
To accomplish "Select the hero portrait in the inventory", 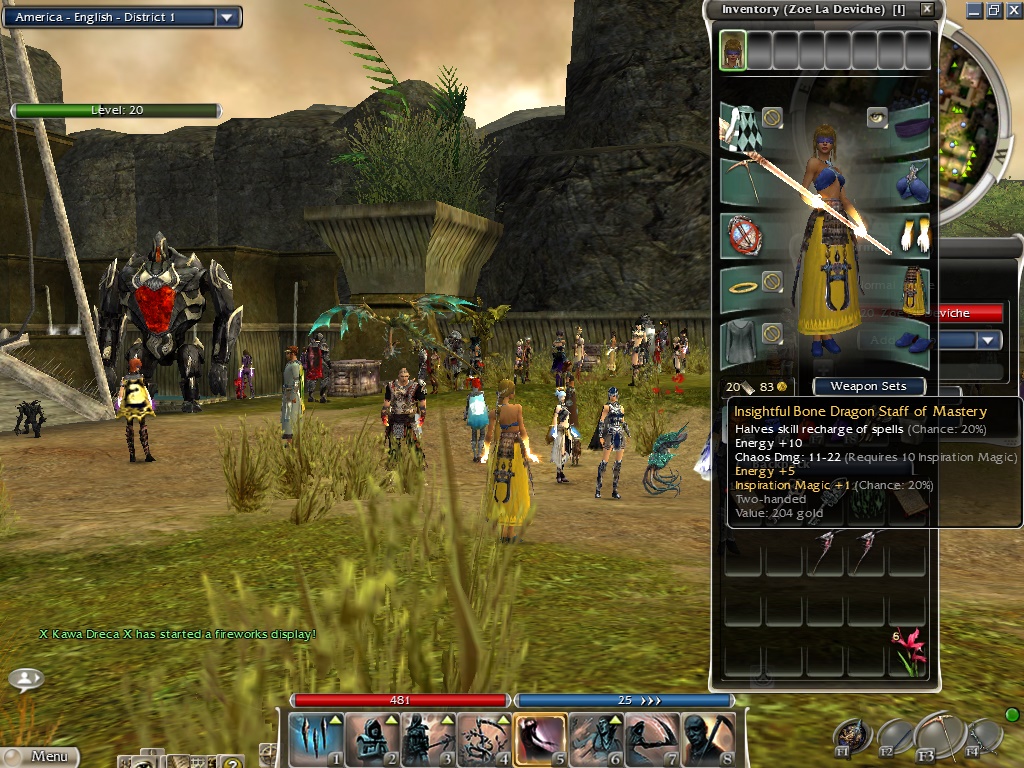I will [x=732, y=50].
